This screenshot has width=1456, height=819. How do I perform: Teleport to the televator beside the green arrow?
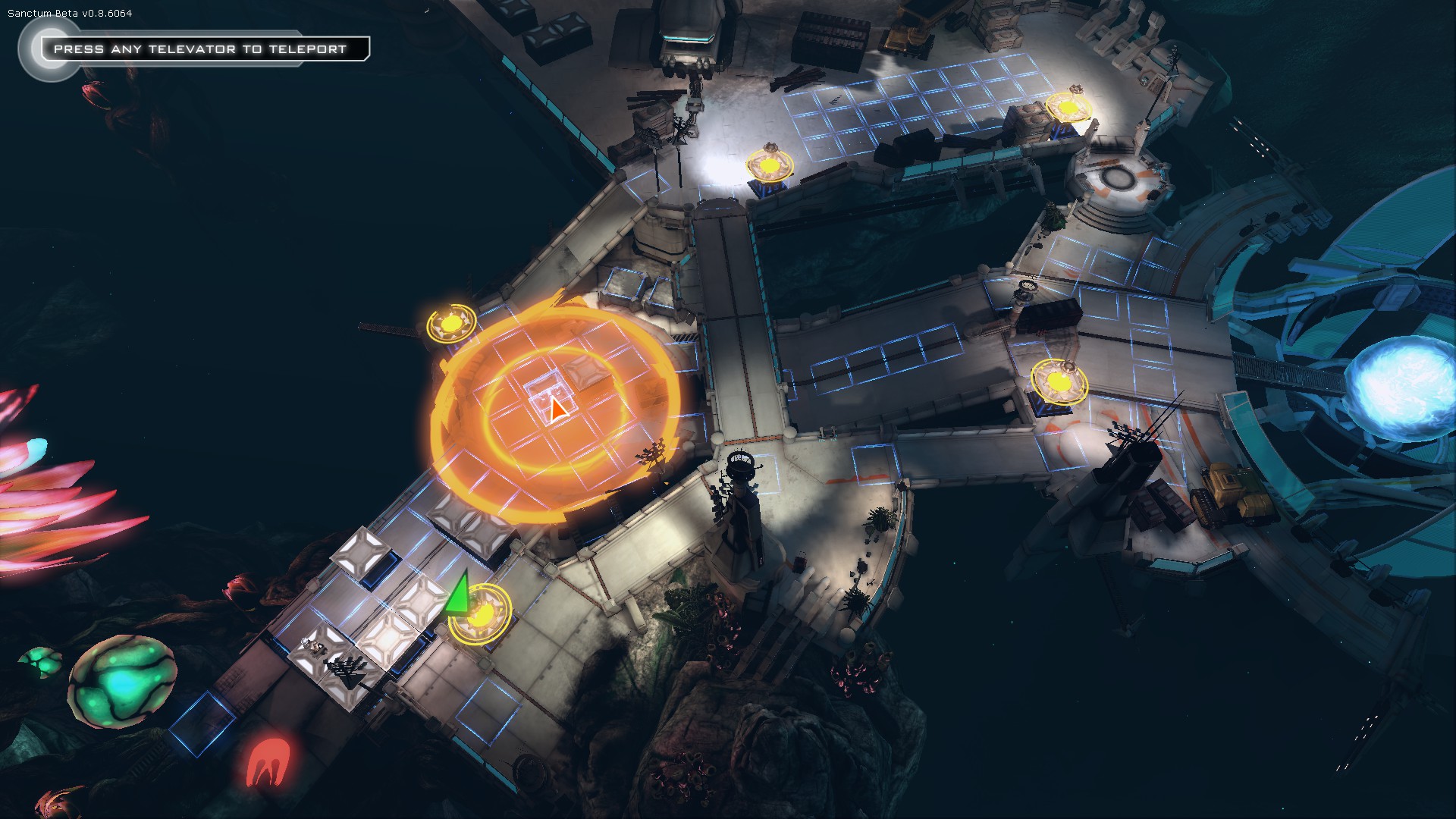[480, 613]
